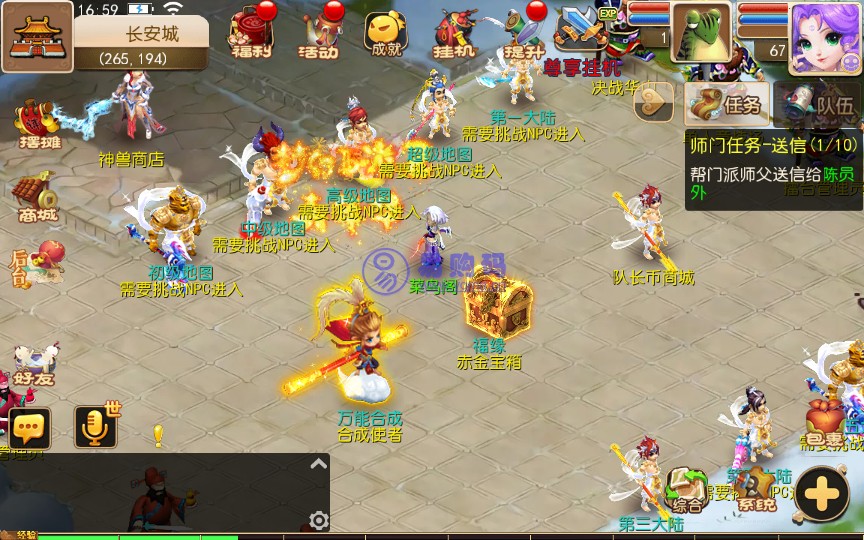864x540 pixels.
Task: Open the 系统 system settings
Action: pyautogui.click(x=757, y=490)
